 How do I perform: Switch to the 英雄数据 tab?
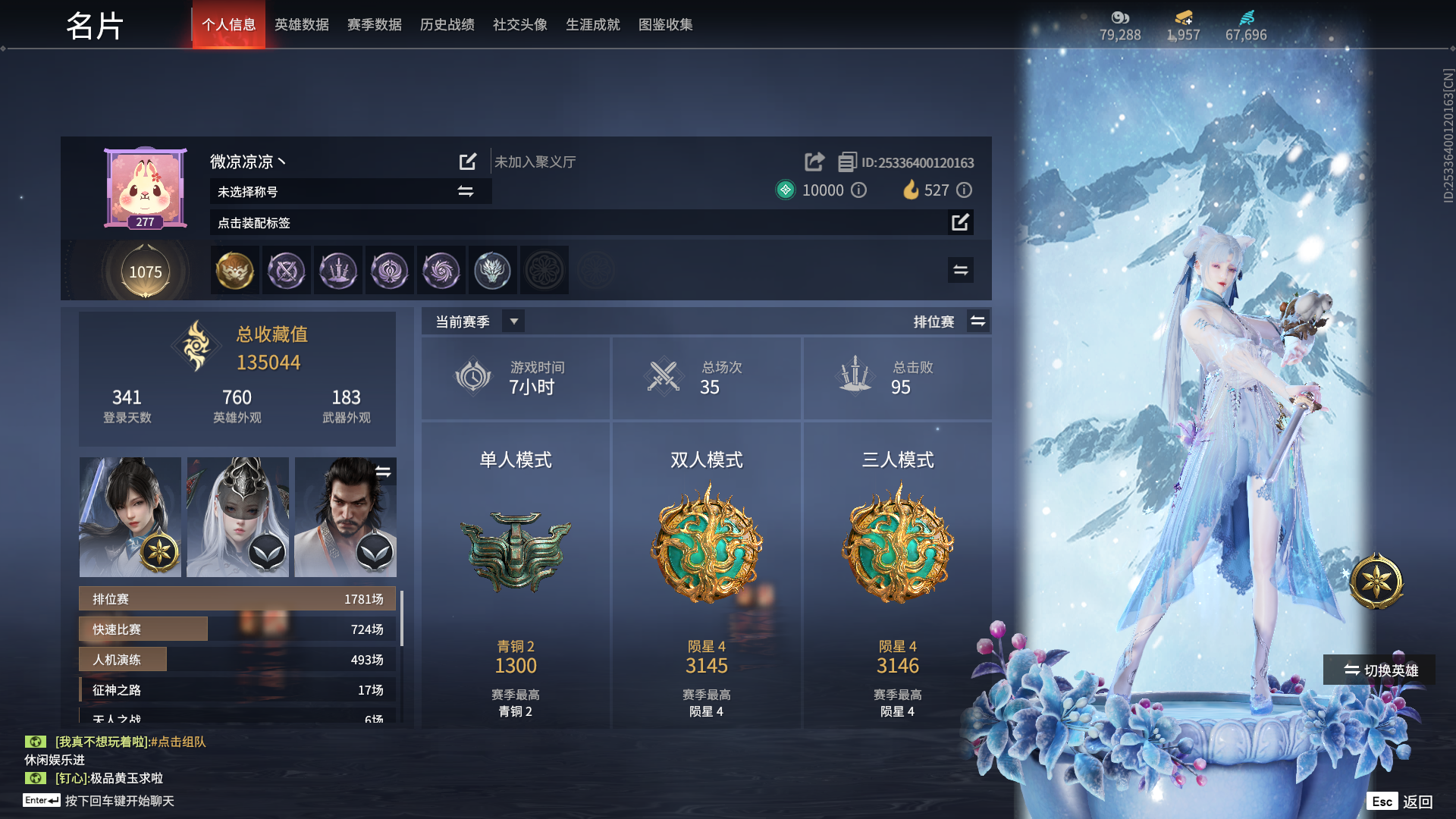(301, 24)
